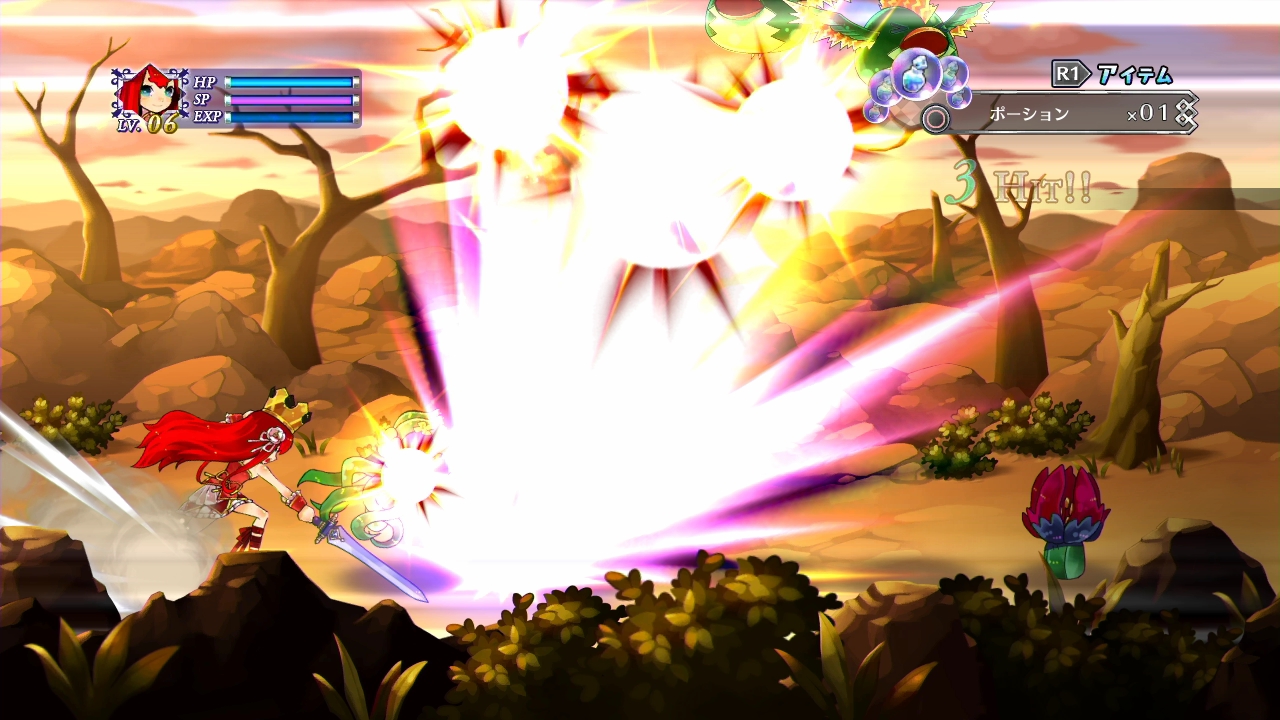Click the x01 potion quantity counter
Image resolution: width=1280 pixels, height=720 pixels.
click(x=1148, y=112)
